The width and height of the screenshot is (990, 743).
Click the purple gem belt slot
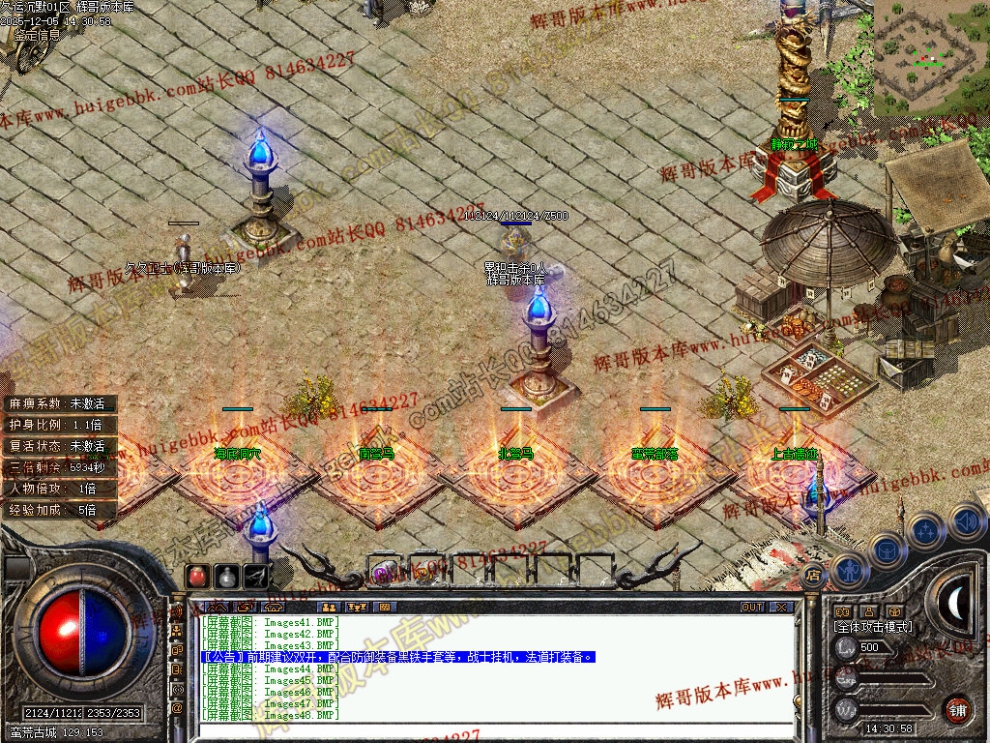point(381,573)
